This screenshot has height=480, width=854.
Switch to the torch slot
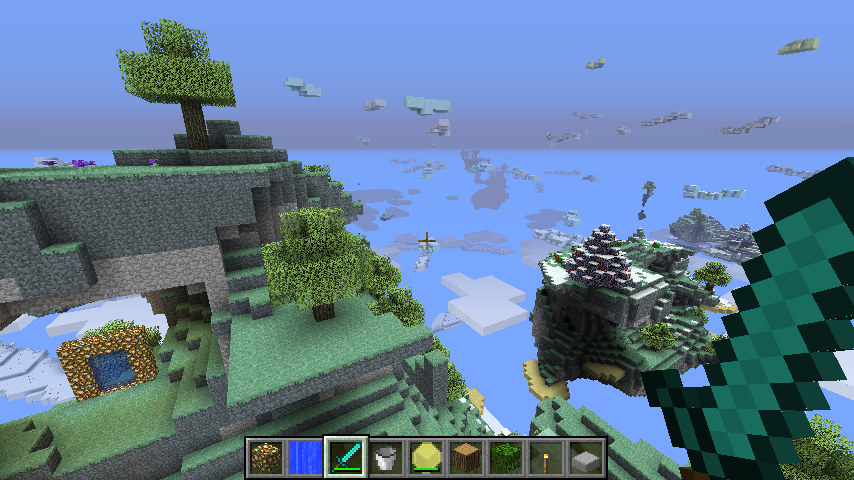(546, 458)
